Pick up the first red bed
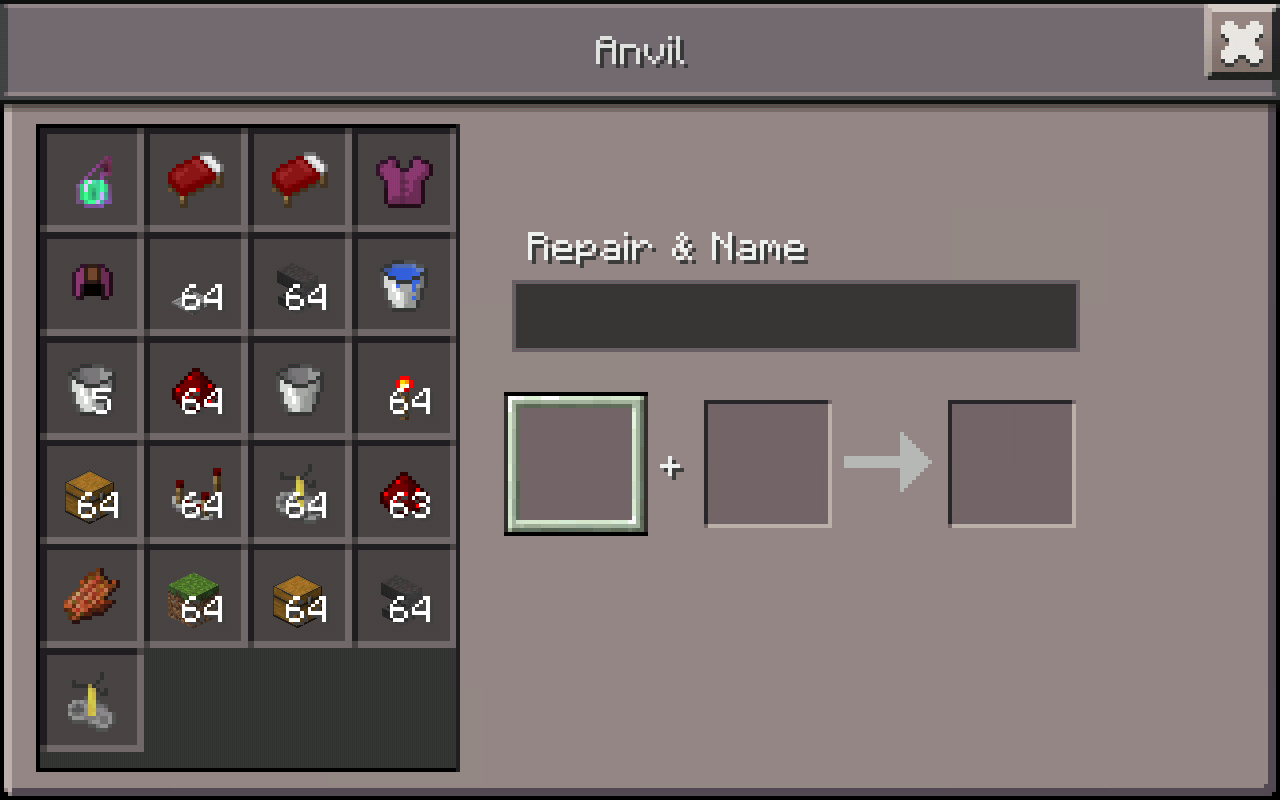The width and height of the screenshot is (1280, 800). (195, 180)
